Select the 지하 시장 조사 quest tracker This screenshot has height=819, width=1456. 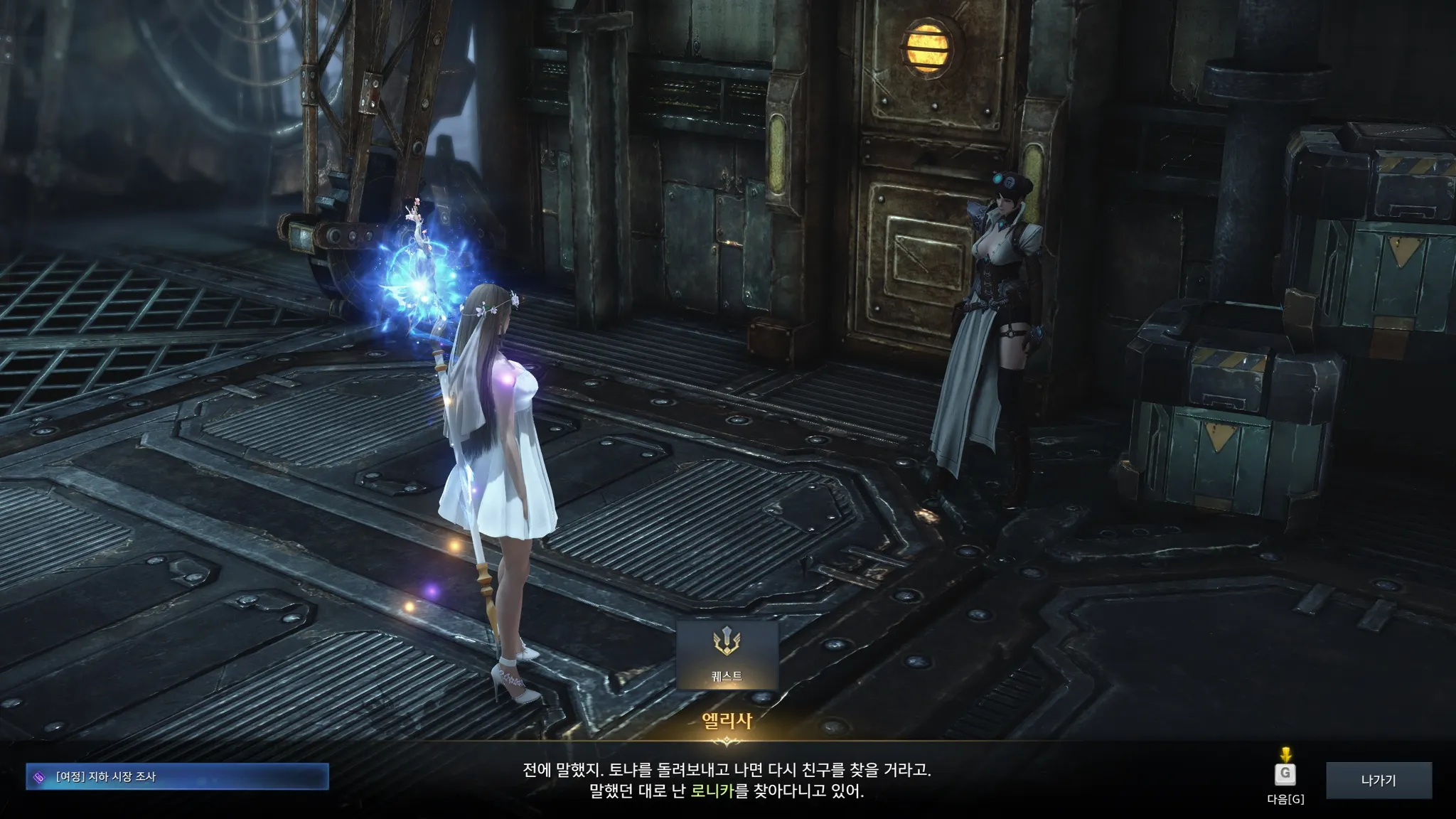coord(178,776)
